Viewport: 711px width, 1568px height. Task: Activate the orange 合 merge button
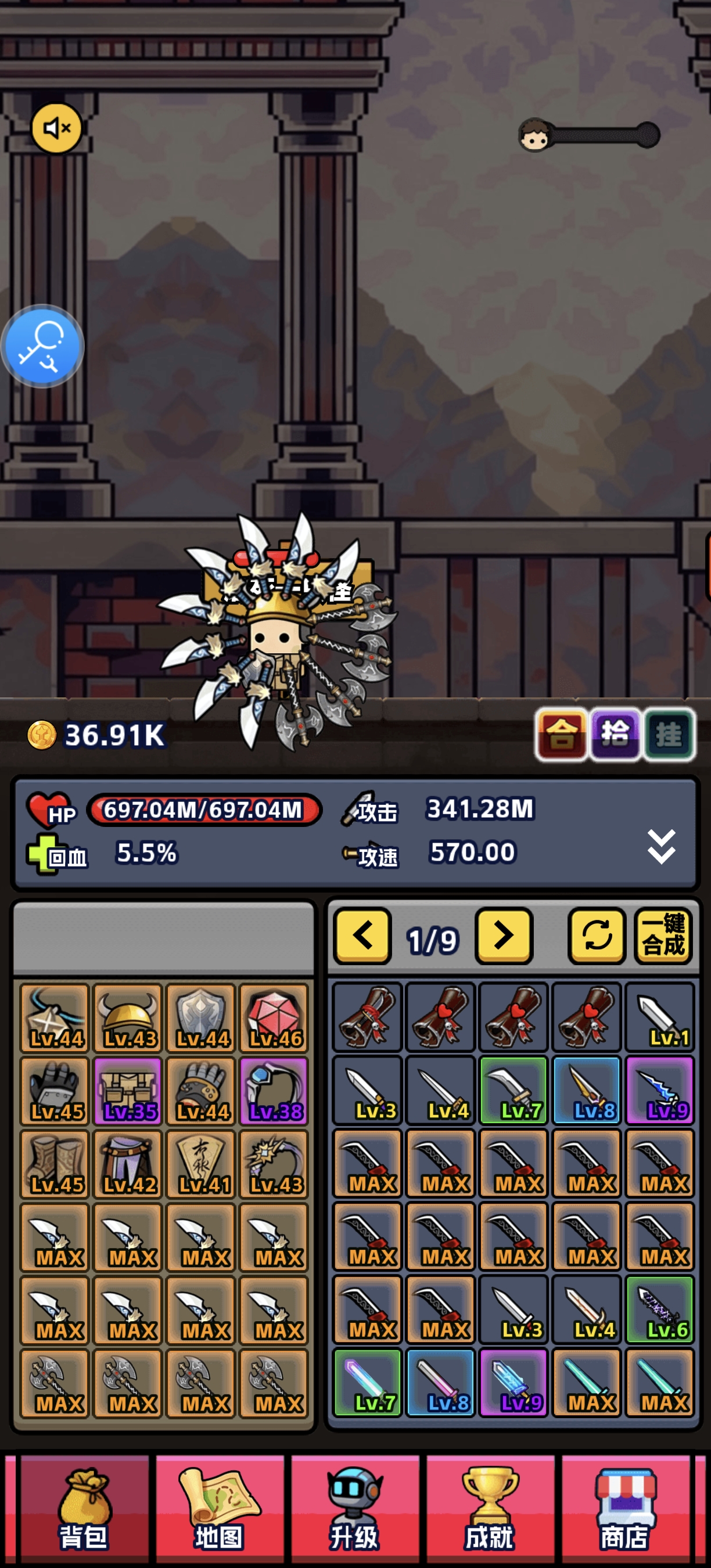(x=561, y=734)
